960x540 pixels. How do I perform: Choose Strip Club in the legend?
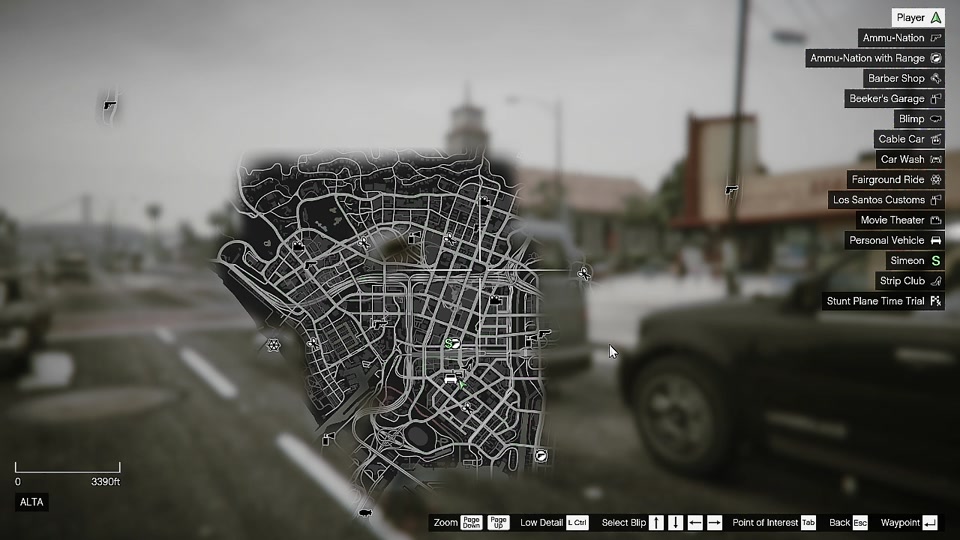(x=909, y=281)
